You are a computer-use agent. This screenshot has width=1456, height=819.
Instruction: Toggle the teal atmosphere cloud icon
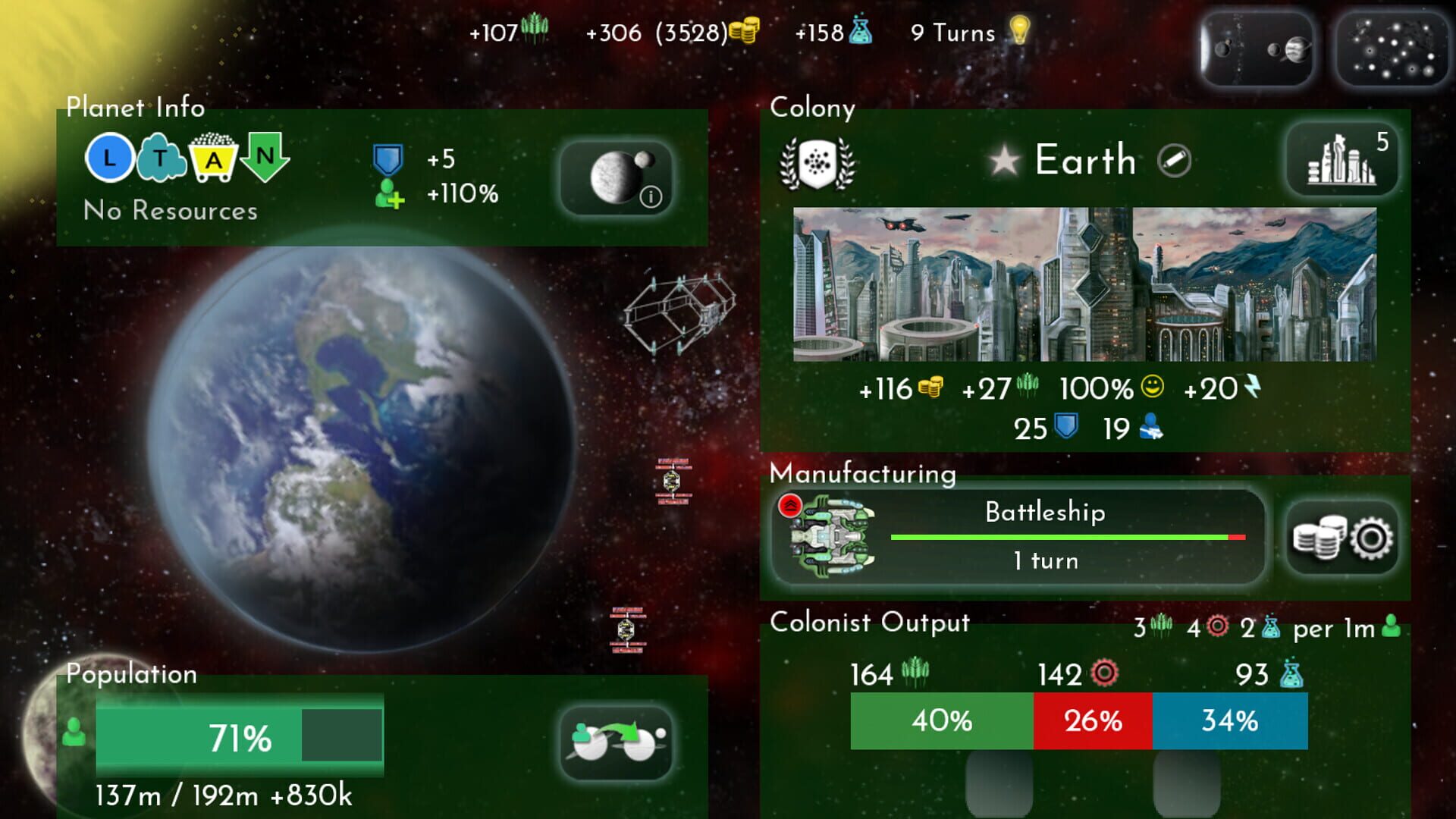click(x=161, y=158)
